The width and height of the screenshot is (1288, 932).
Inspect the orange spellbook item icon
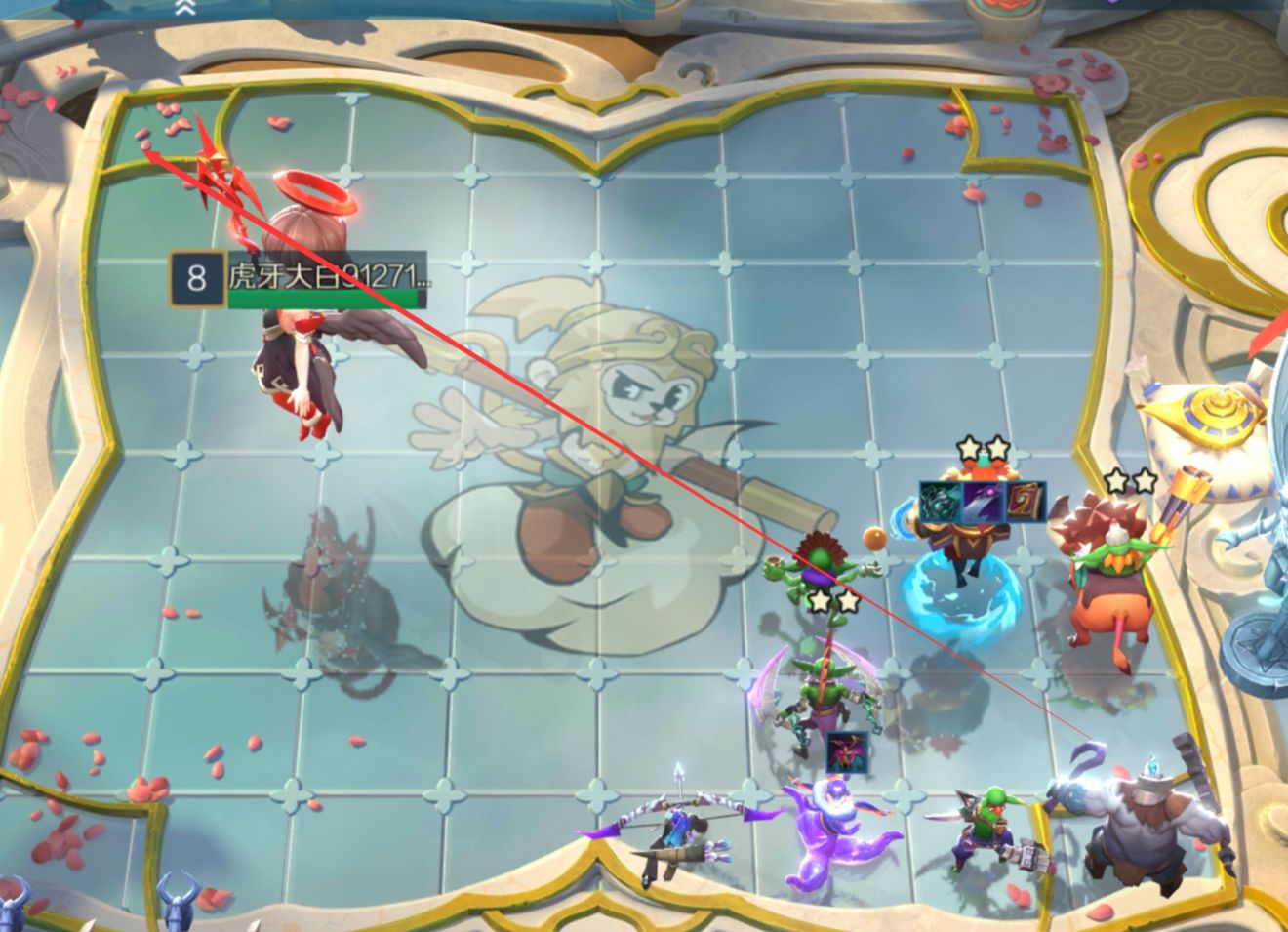click(x=1026, y=501)
